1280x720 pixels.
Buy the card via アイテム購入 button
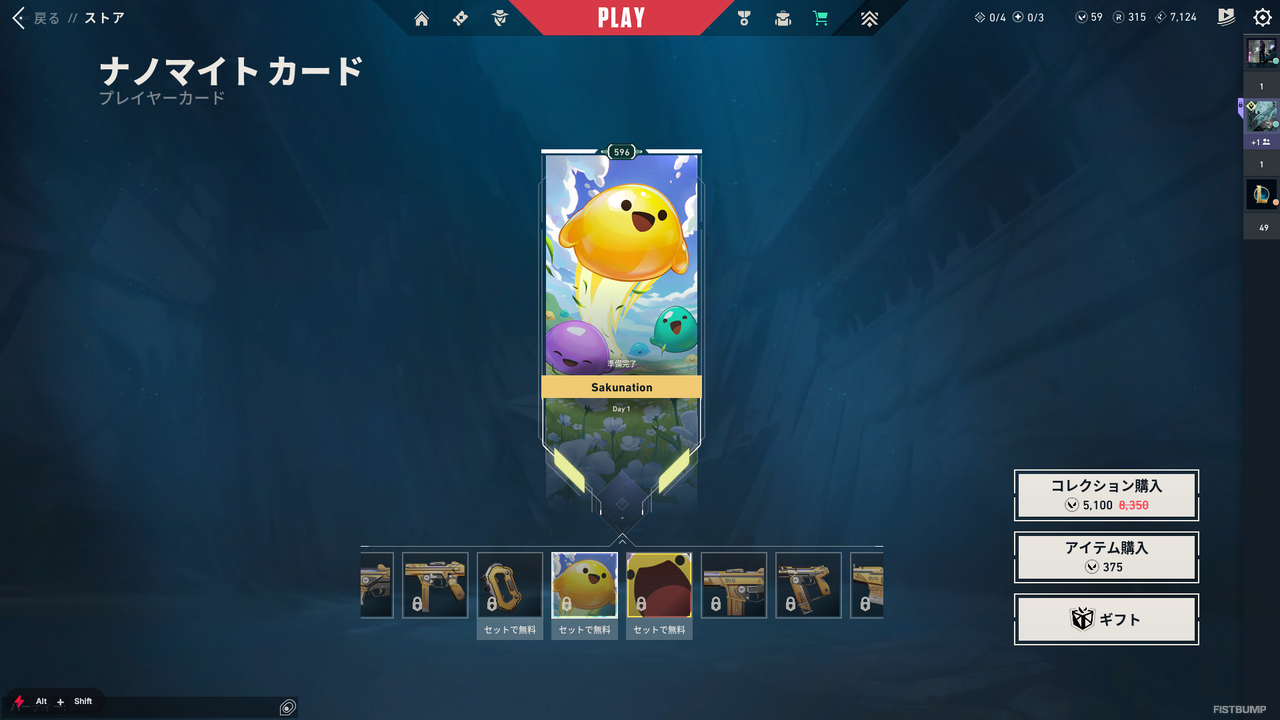pyautogui.click(x=1106, y=557)
